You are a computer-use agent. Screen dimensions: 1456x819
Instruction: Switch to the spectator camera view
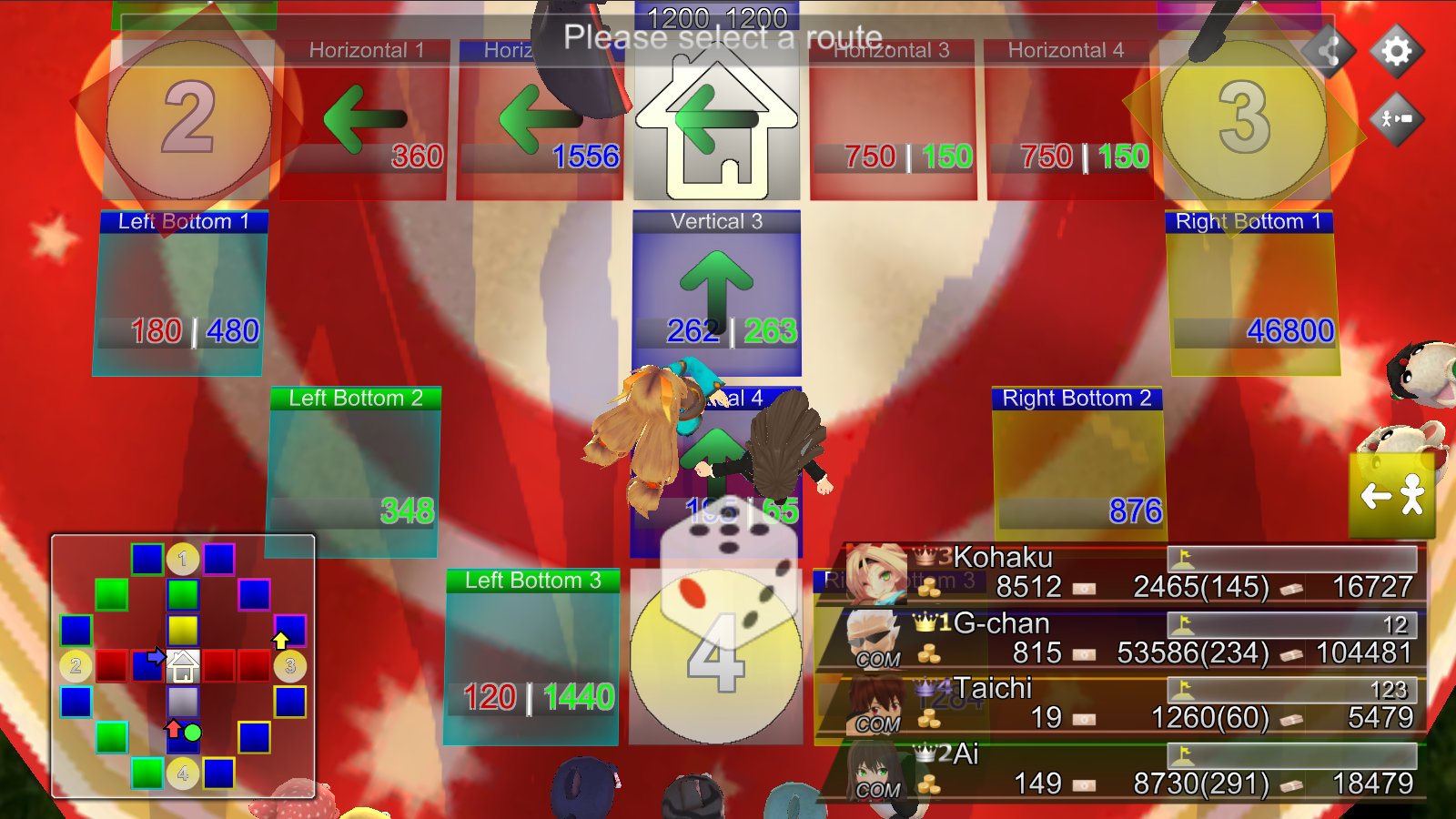pos(1395,118)
